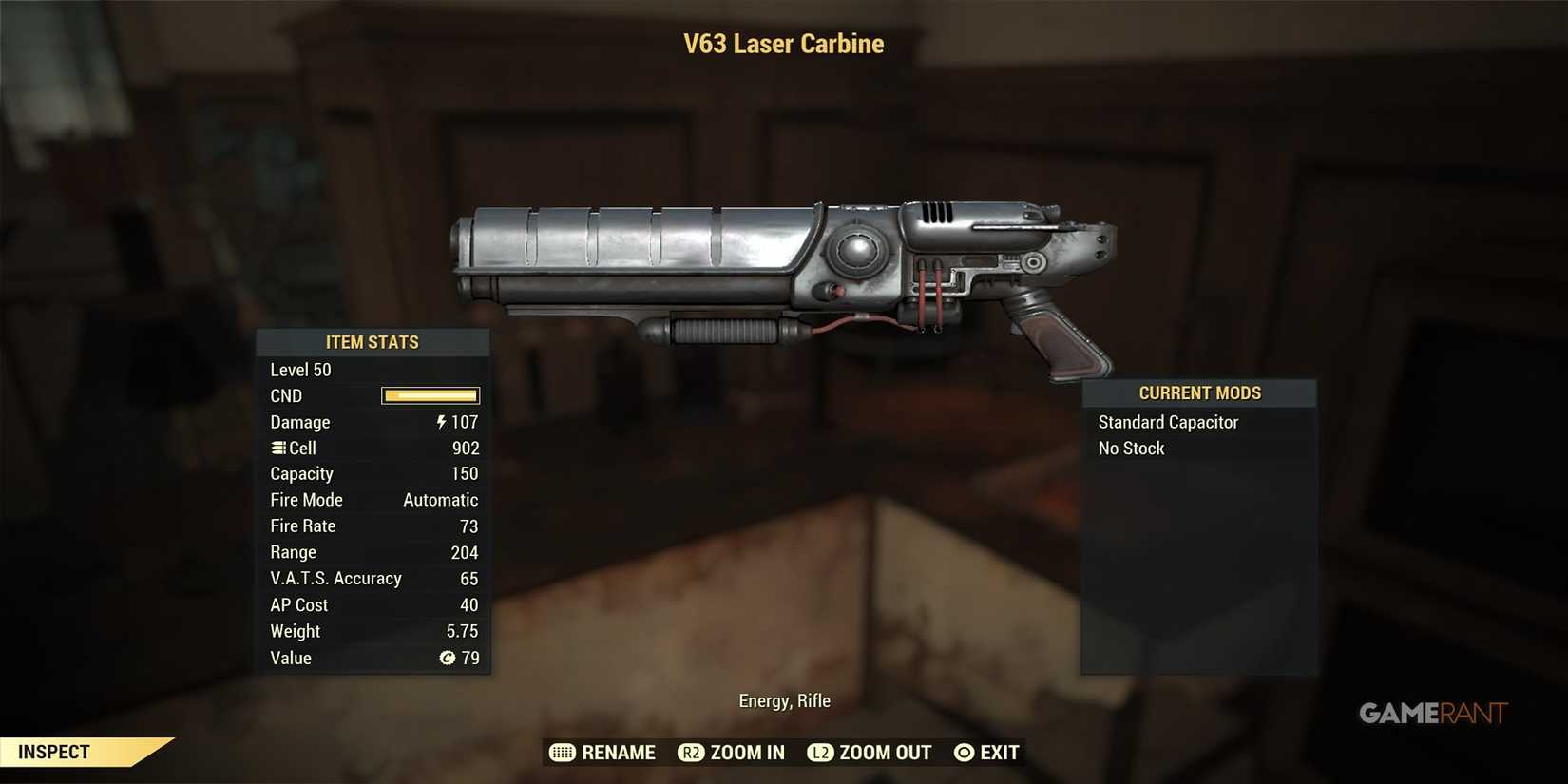Select the ammo icon next to Cell

tap(277, 448)
